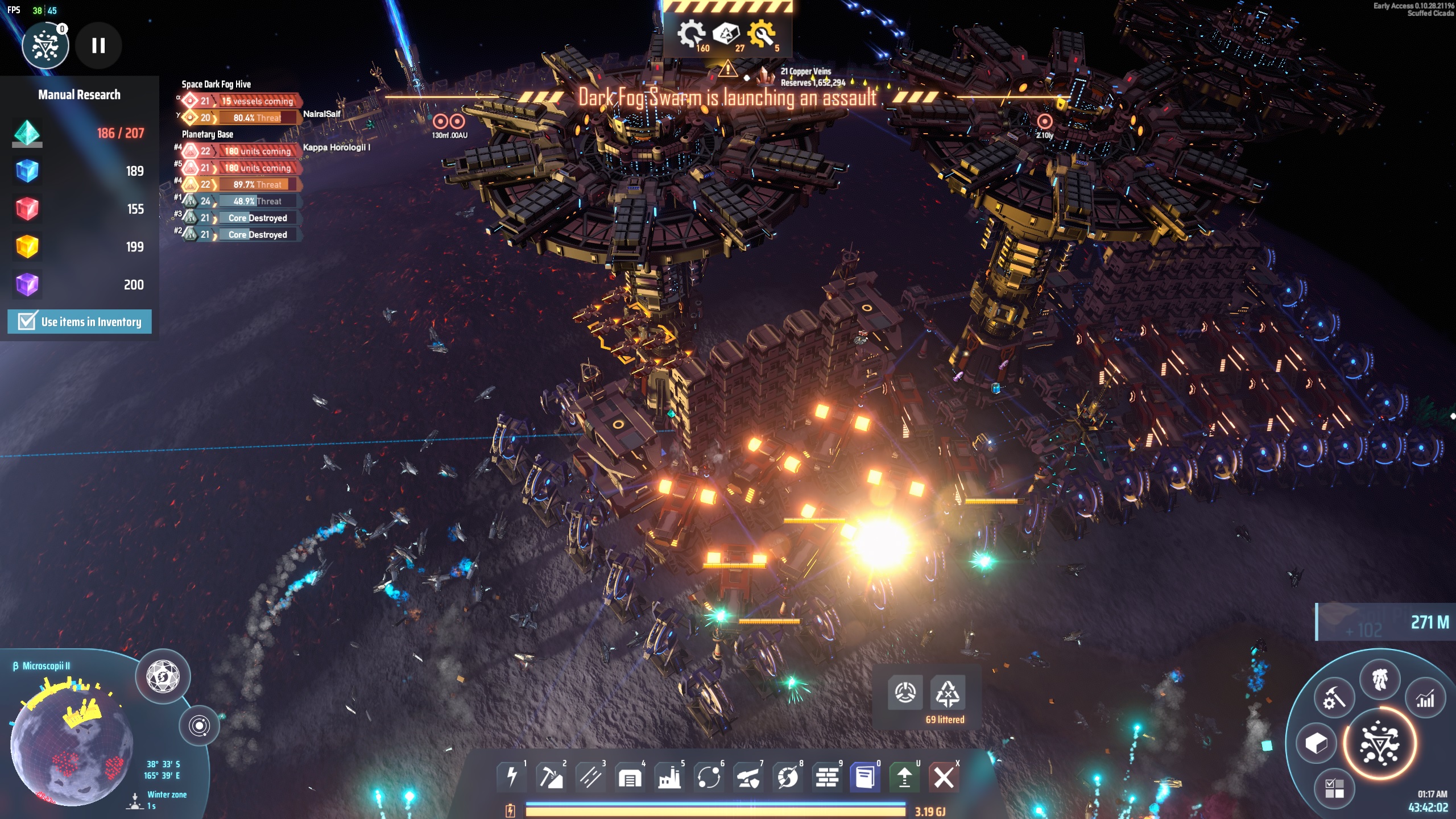
Task: Open the Dyson sphere editor sphere icon
Action: click(x=163, y=677)
